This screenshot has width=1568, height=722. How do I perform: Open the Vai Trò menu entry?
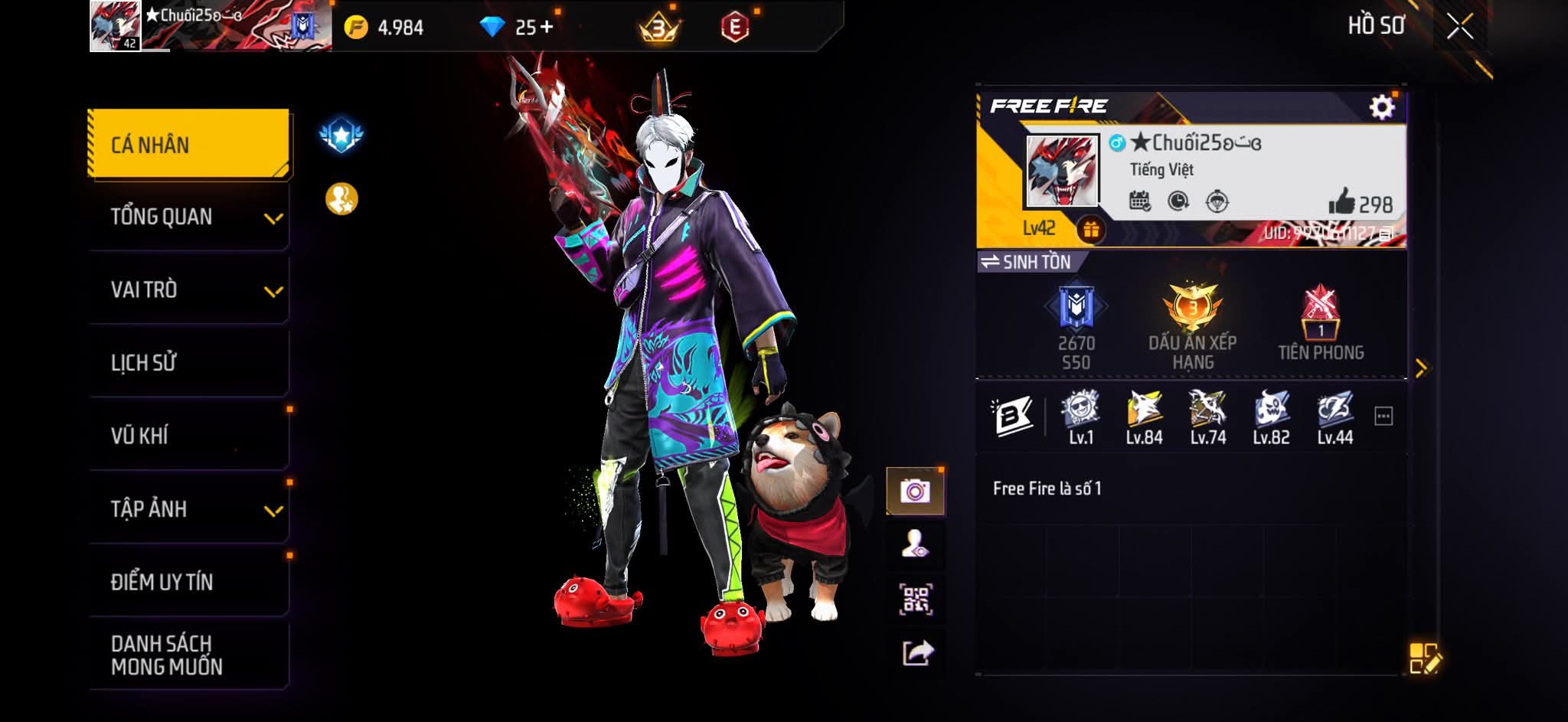click(188, 290)
